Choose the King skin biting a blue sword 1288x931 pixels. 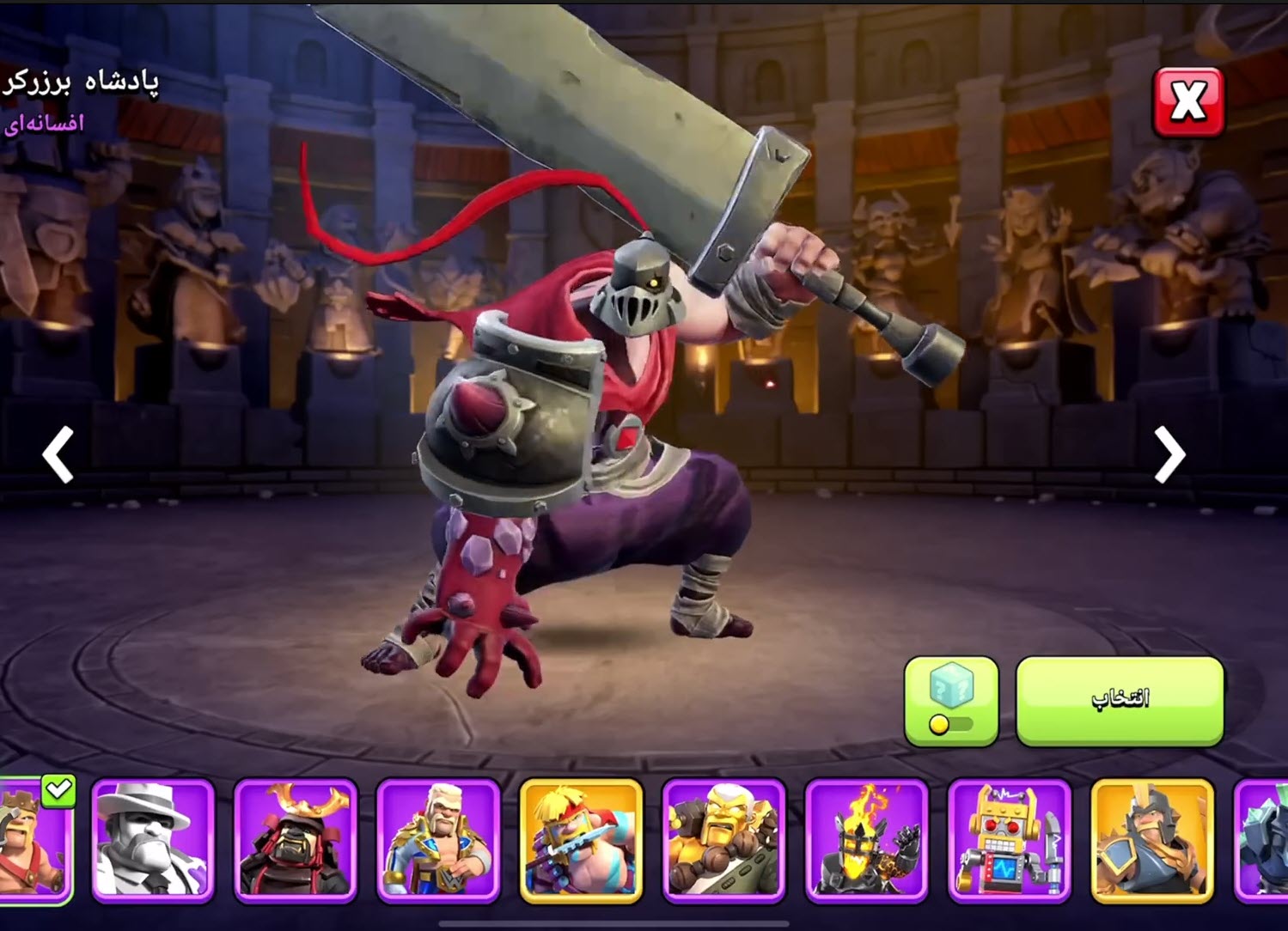581,840
